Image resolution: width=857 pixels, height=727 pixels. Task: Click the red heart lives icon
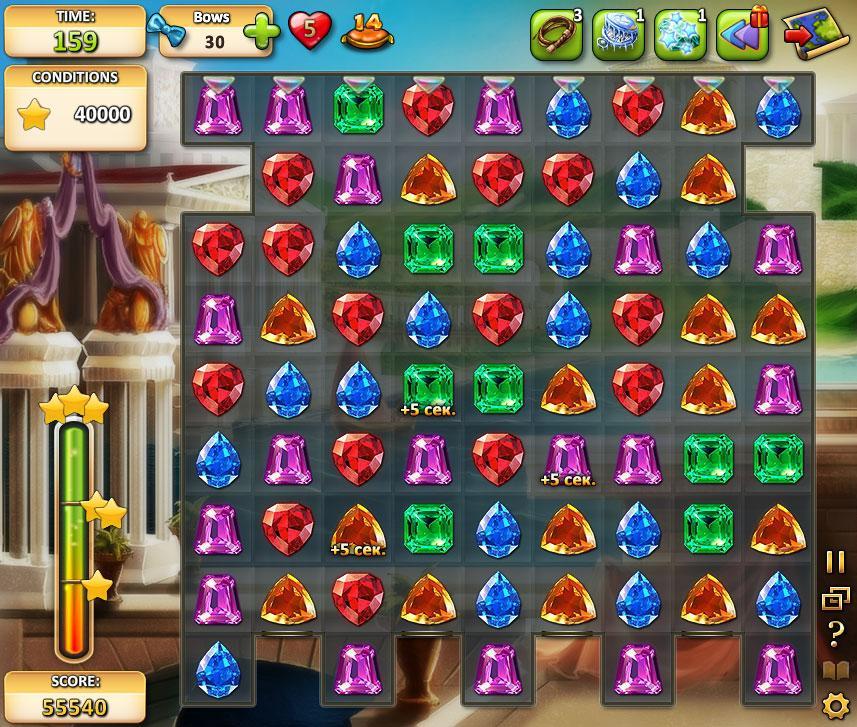click(310, 31)
